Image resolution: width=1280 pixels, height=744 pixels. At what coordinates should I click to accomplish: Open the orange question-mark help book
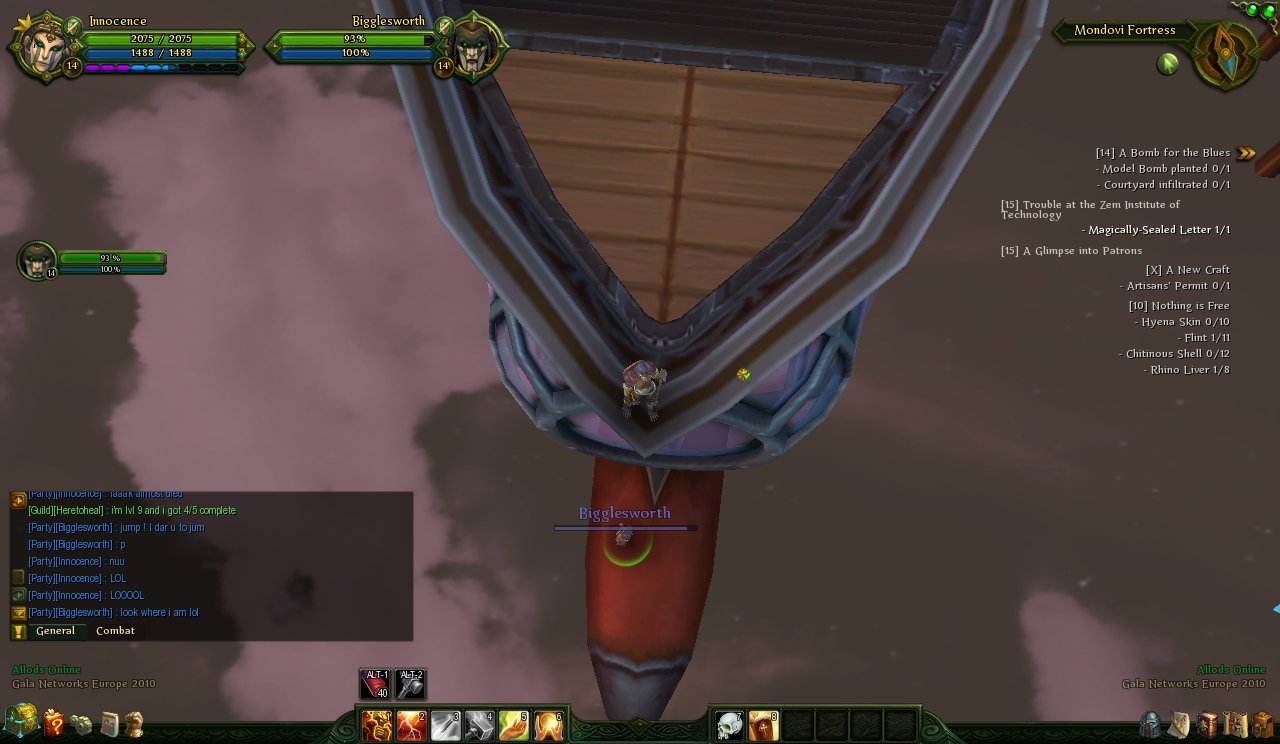point(56,722)
